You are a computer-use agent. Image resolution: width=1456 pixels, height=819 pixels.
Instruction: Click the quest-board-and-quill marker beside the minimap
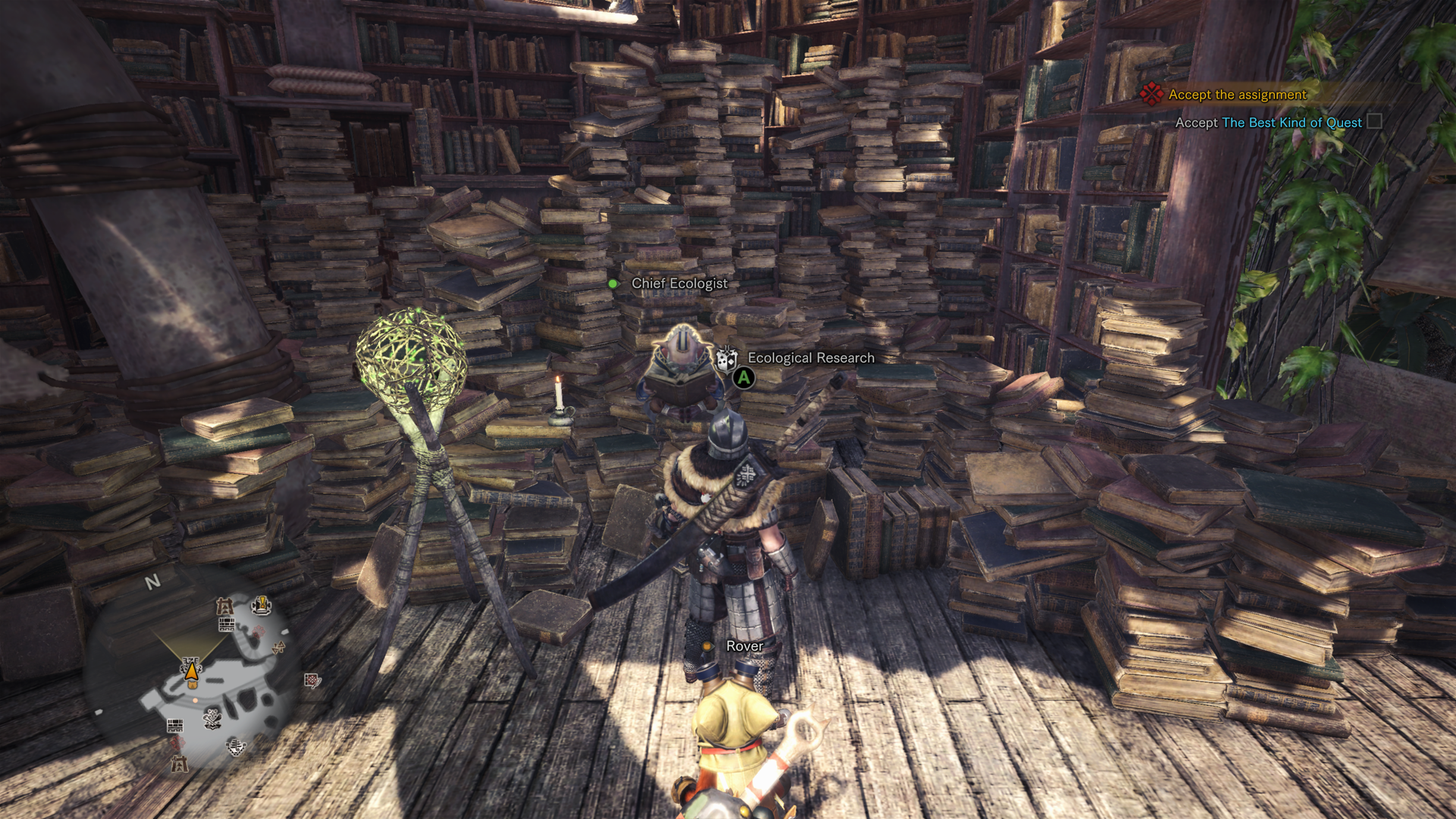click(312, 680)
